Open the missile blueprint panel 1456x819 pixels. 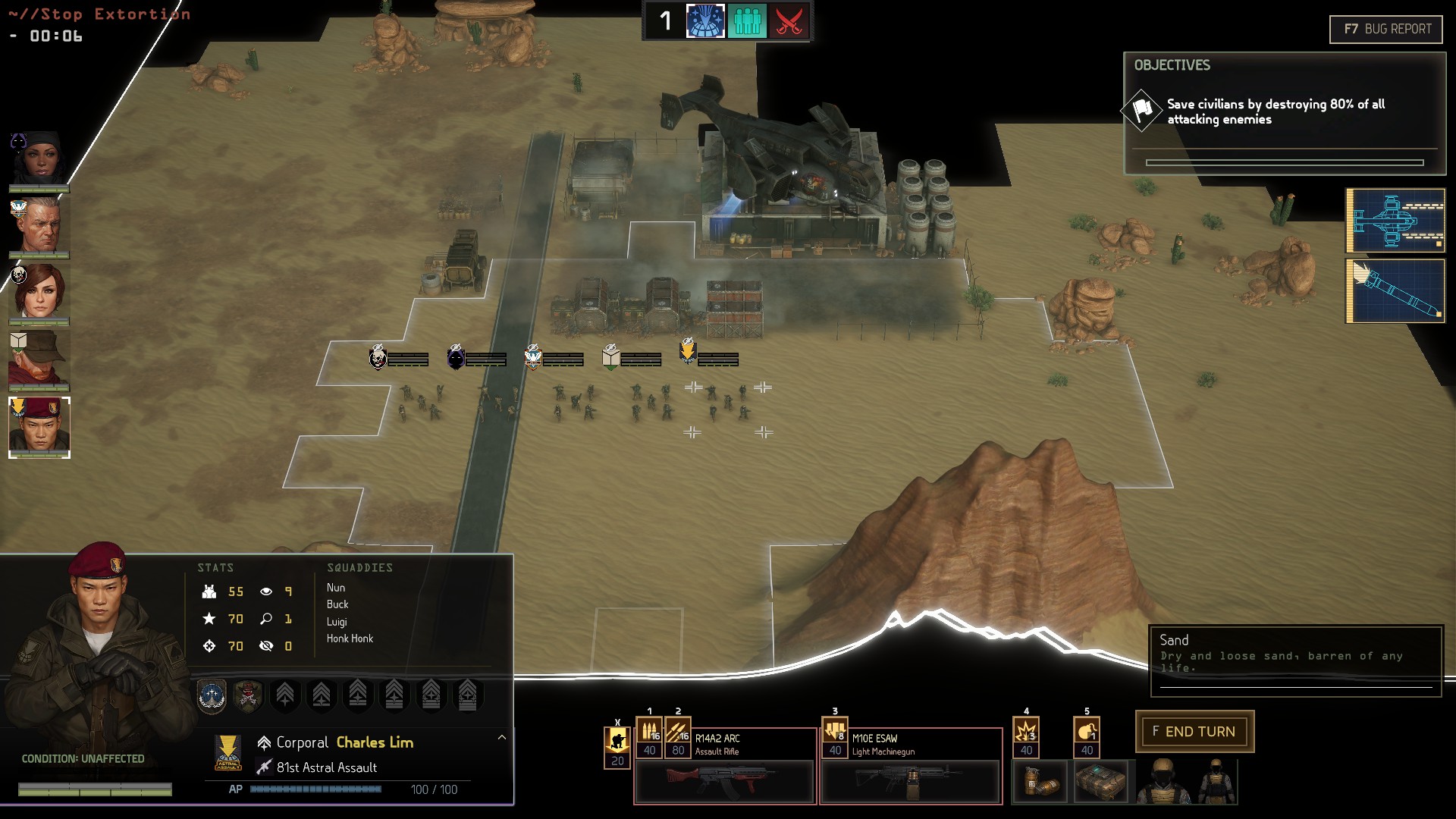[1395, 291]
